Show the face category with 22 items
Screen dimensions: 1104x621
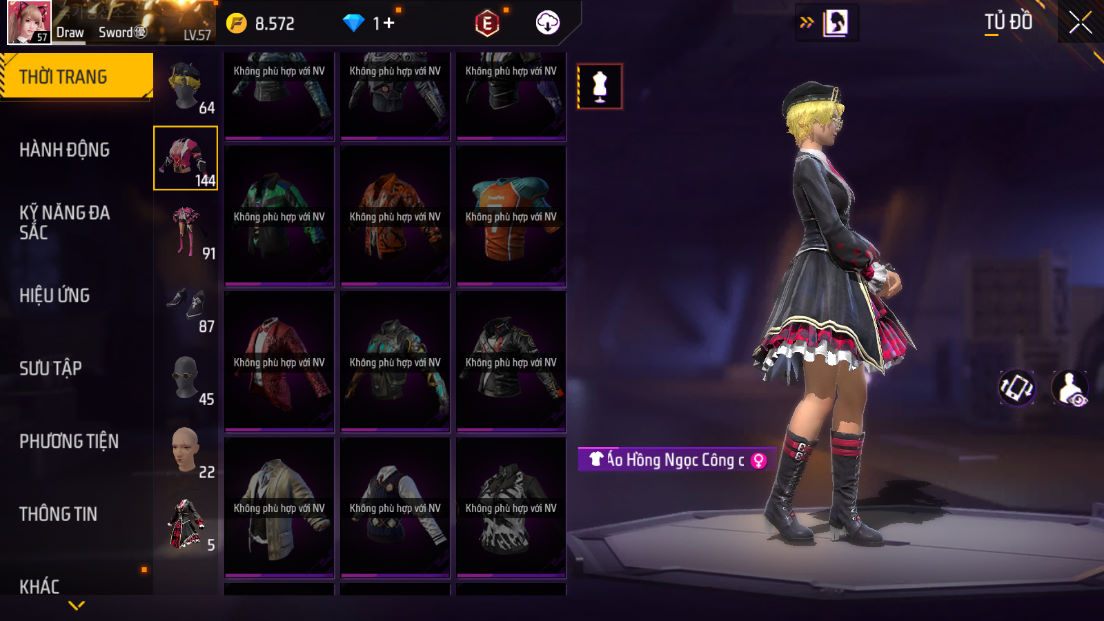[x=186, y=451]
